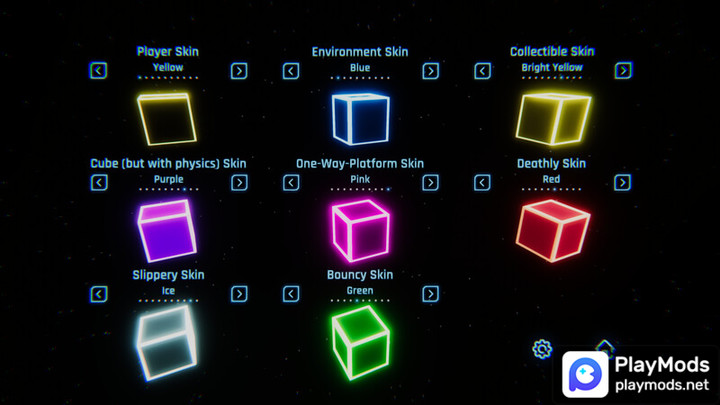Cycle Cube (but with physics) Skin forward

tap(239, 182)
